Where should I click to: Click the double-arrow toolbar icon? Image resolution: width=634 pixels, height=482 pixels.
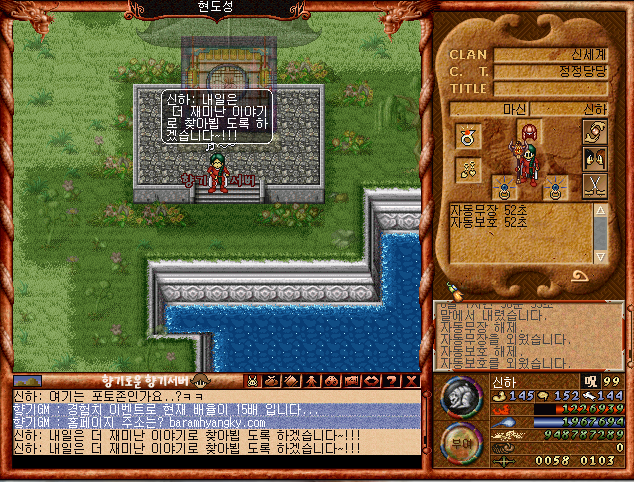pyautogui.click(x=372, y=381)
